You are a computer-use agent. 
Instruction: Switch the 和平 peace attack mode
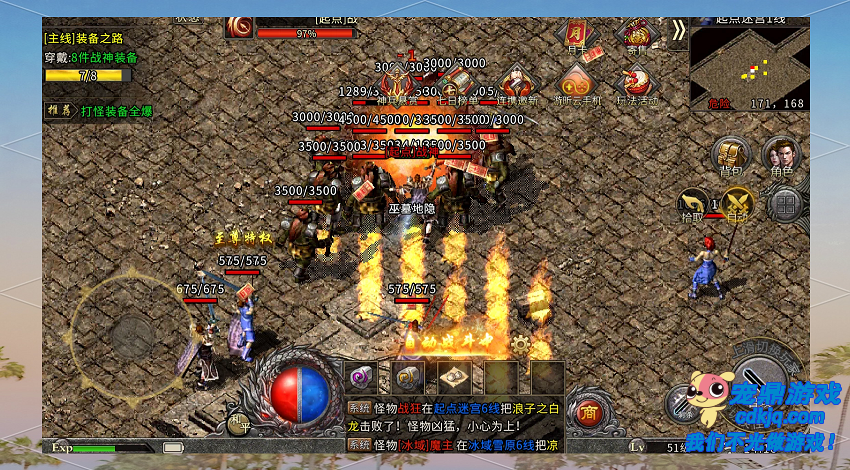[238, 421]
